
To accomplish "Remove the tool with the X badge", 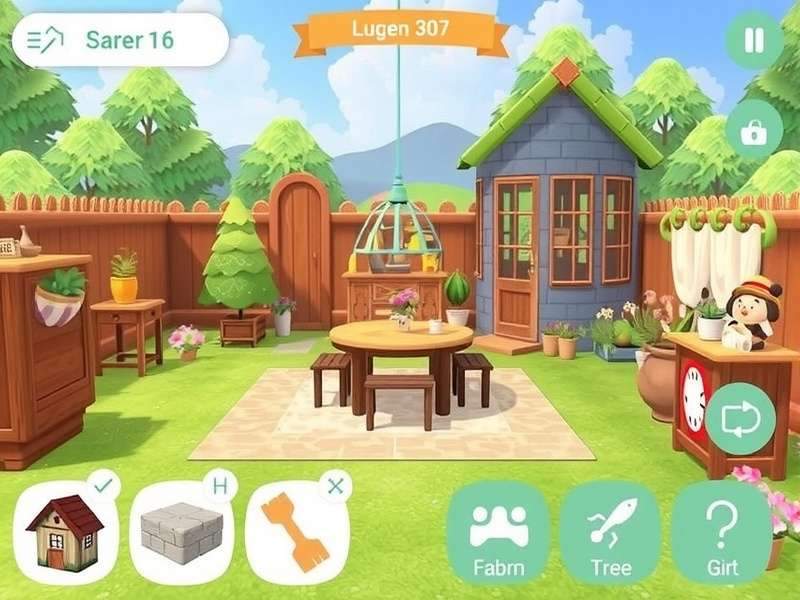I will pos(335,486).
